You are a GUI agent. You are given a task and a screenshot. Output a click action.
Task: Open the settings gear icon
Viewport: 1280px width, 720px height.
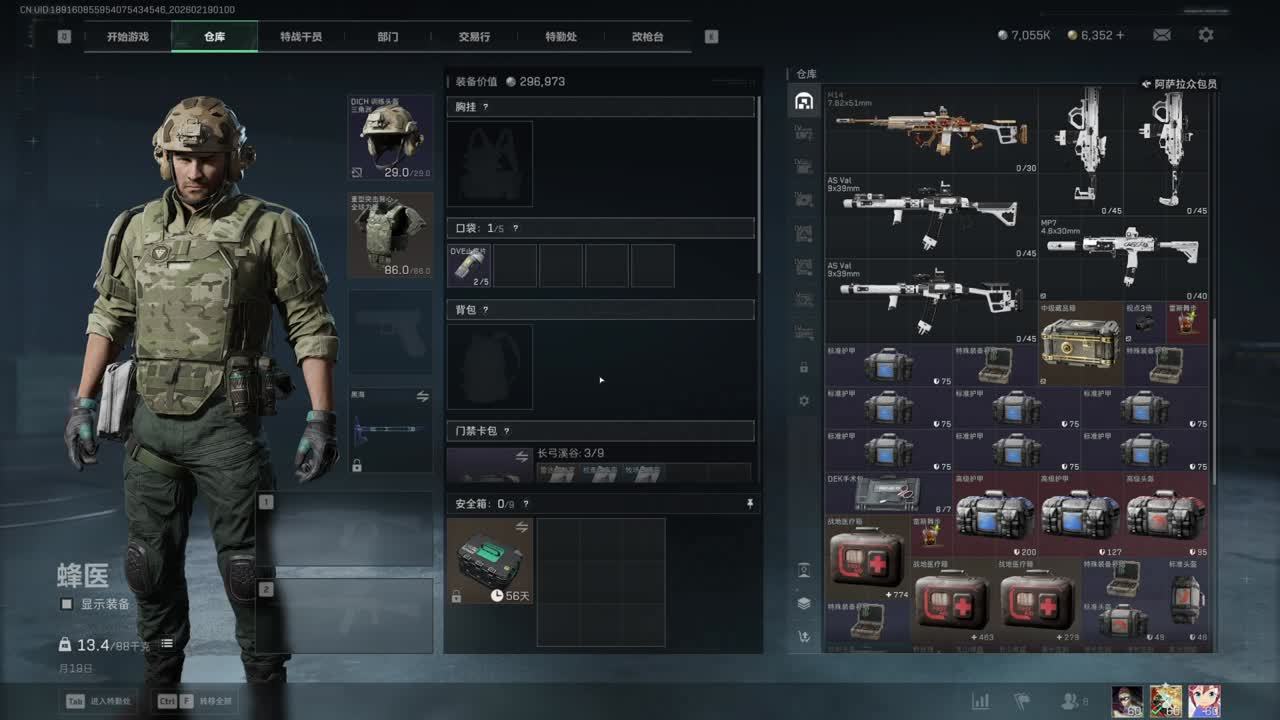coord(1206,35)
